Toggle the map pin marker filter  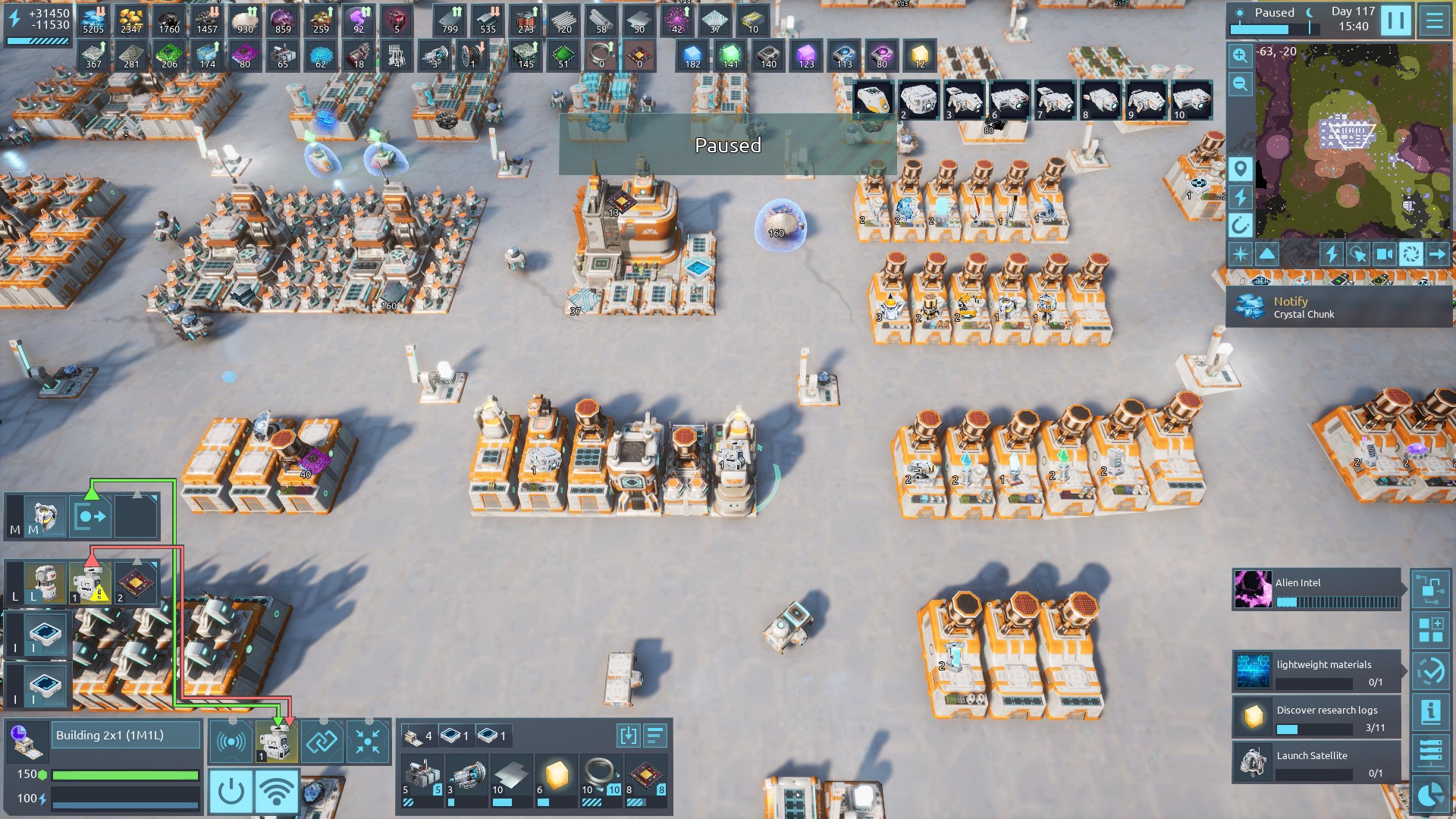[1240, 168]
